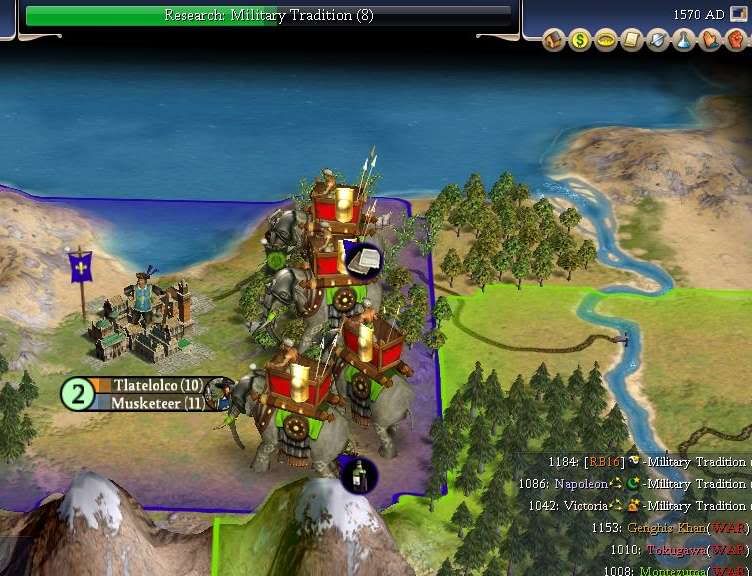
Task: Contact Genghis Khan in the scoreboard
Action: [665, 527]
